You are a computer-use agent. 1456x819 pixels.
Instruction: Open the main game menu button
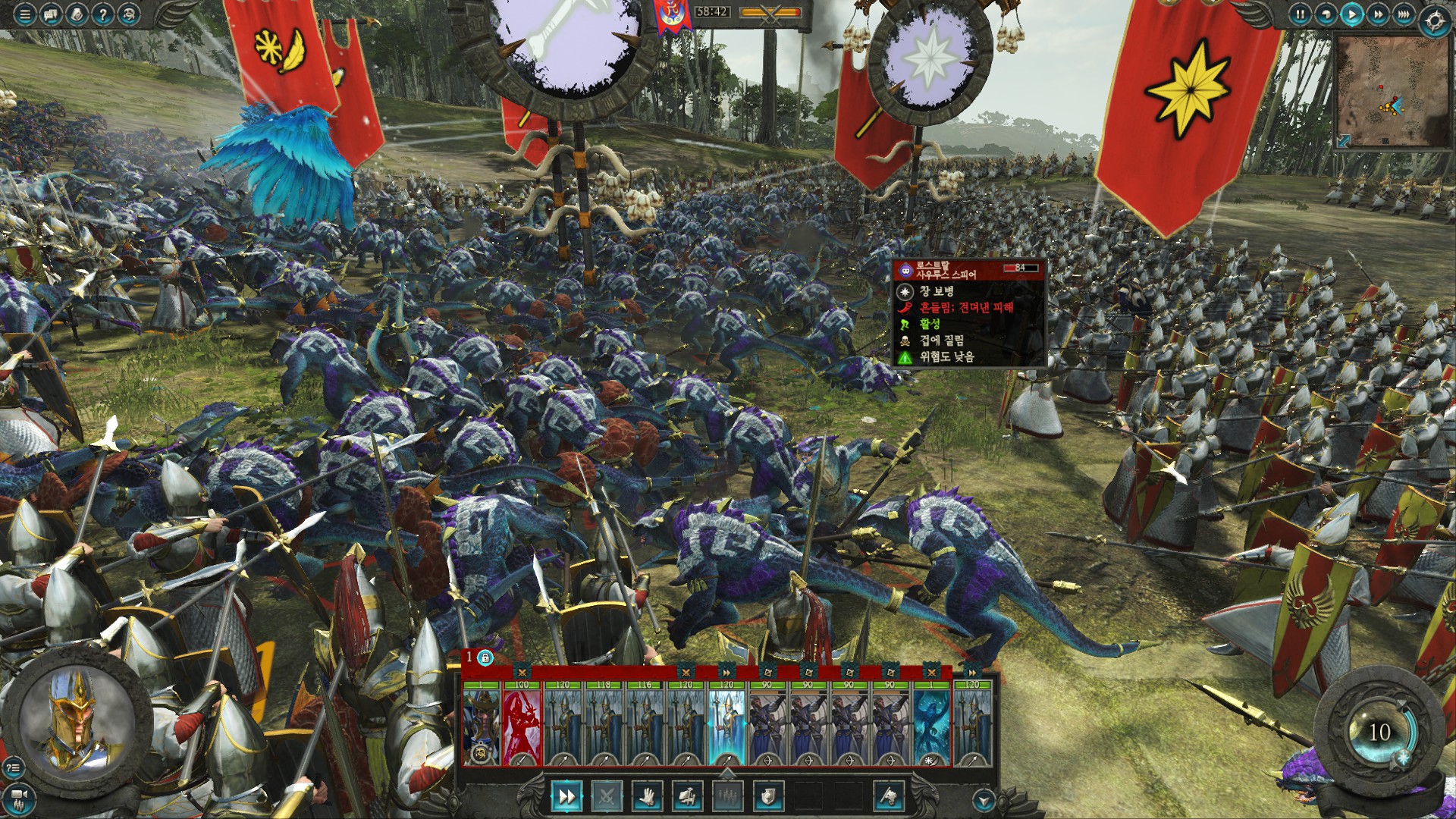25,14
